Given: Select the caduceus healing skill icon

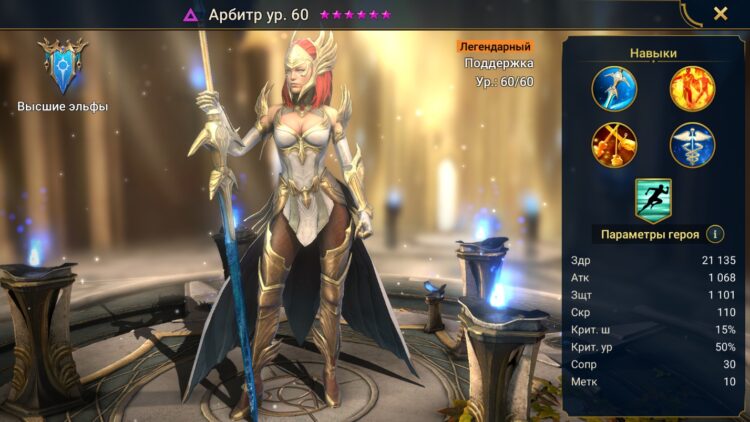Looking at the screenshot, I should click(692, 144).
